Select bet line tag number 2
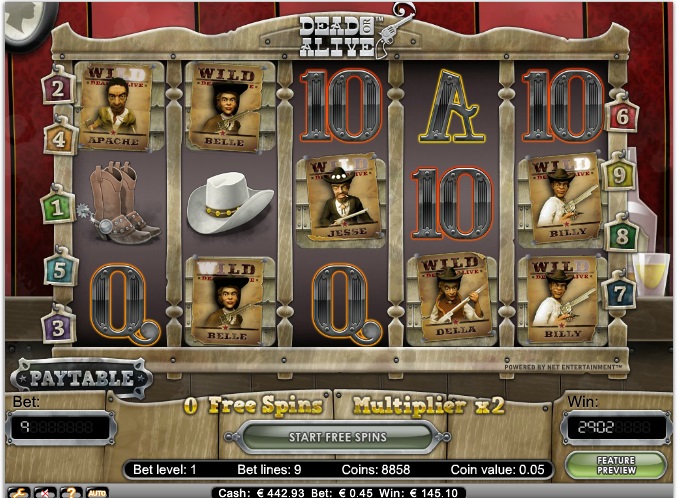This screenshot has width=680, height=498. click(58, 88)
